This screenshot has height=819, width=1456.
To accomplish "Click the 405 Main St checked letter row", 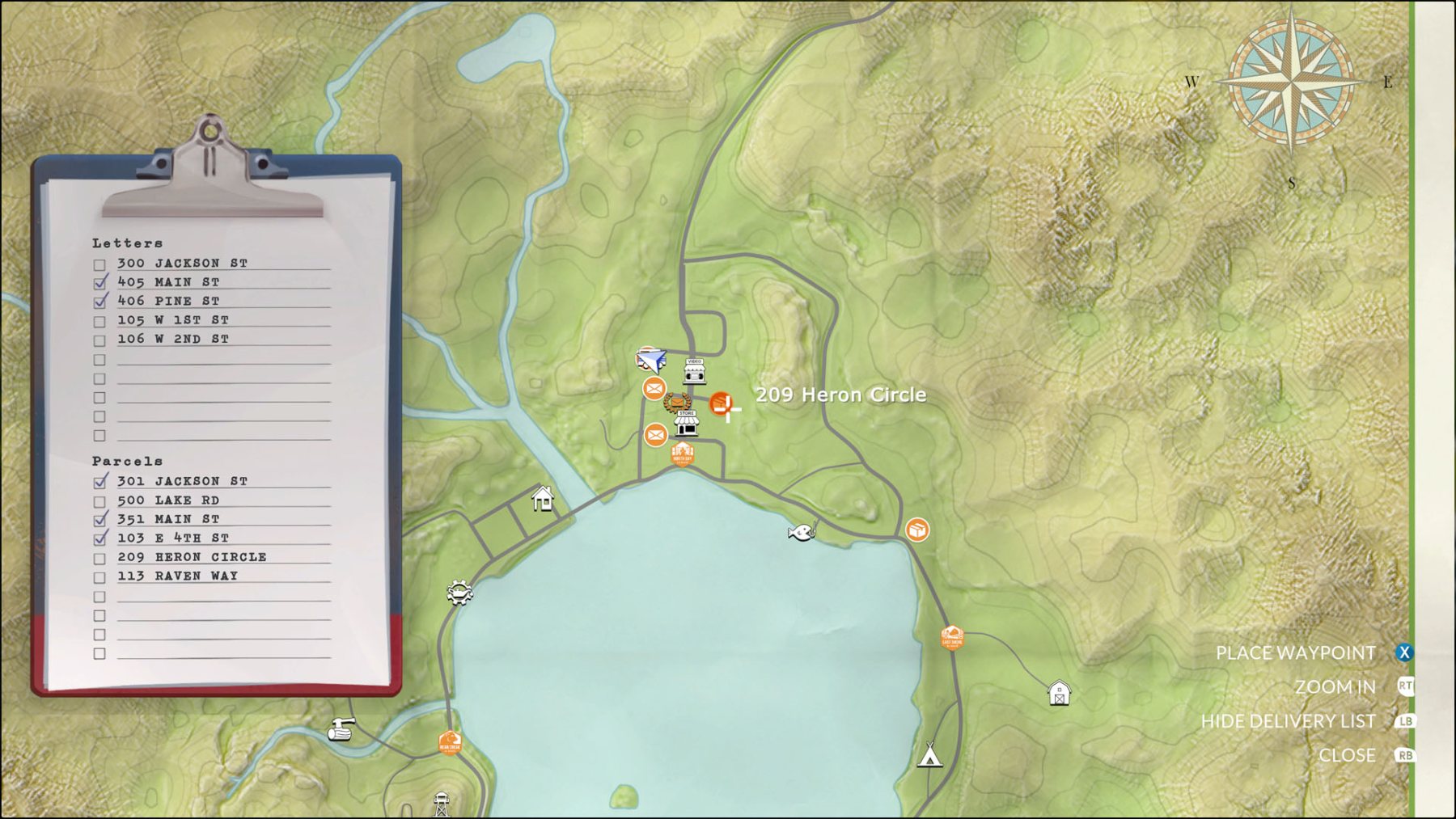I will coord(168,282).
